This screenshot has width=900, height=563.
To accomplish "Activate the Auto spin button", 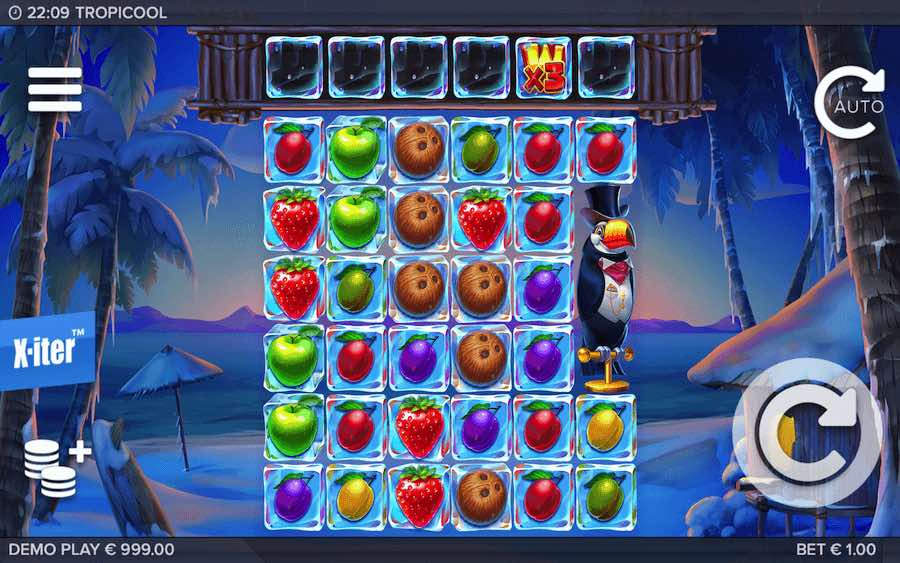I will click(x=850, y=102).
